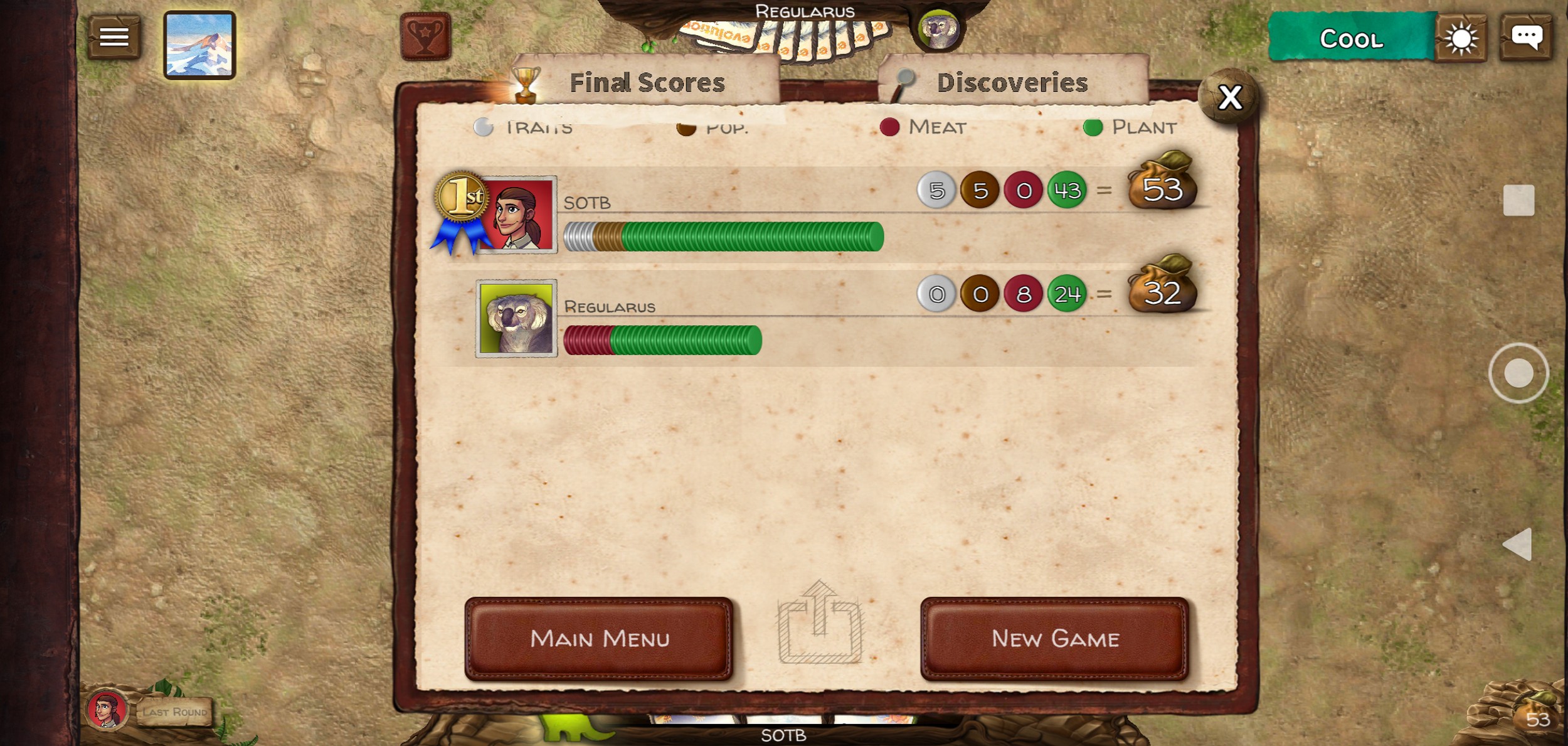Click the sun climate icon
This screenshot has height=746, width=1568.
click(x=1460, y=39)
